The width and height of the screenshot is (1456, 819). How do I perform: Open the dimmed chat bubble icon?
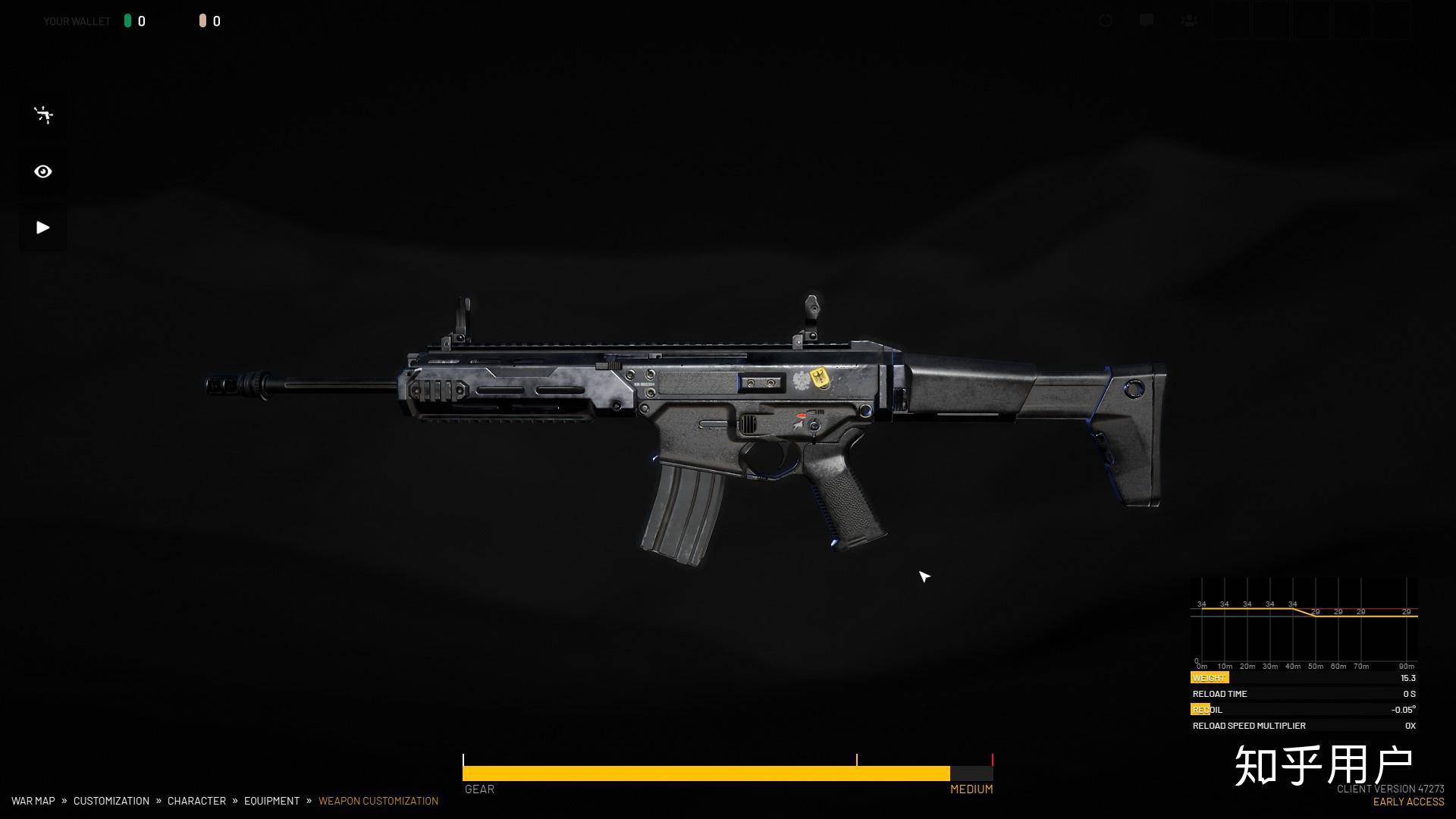1147,20
